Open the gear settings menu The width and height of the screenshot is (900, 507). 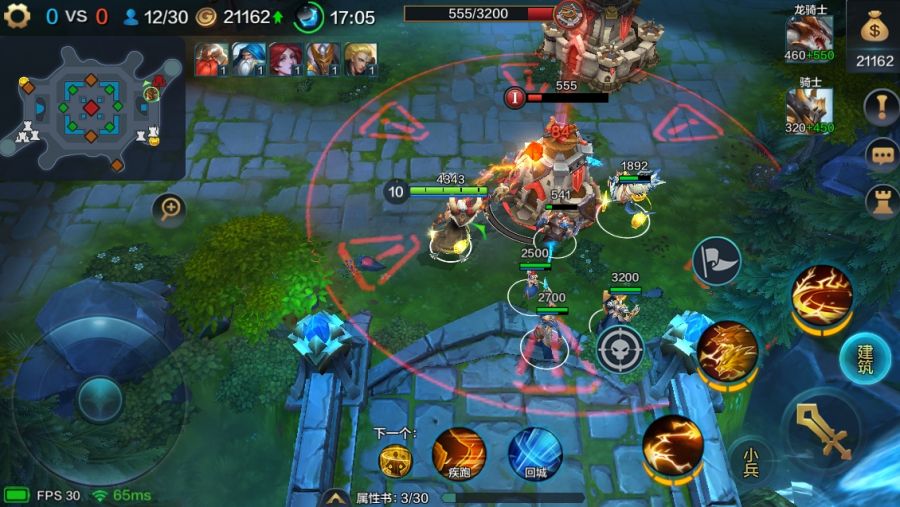(x=17, y=16)
